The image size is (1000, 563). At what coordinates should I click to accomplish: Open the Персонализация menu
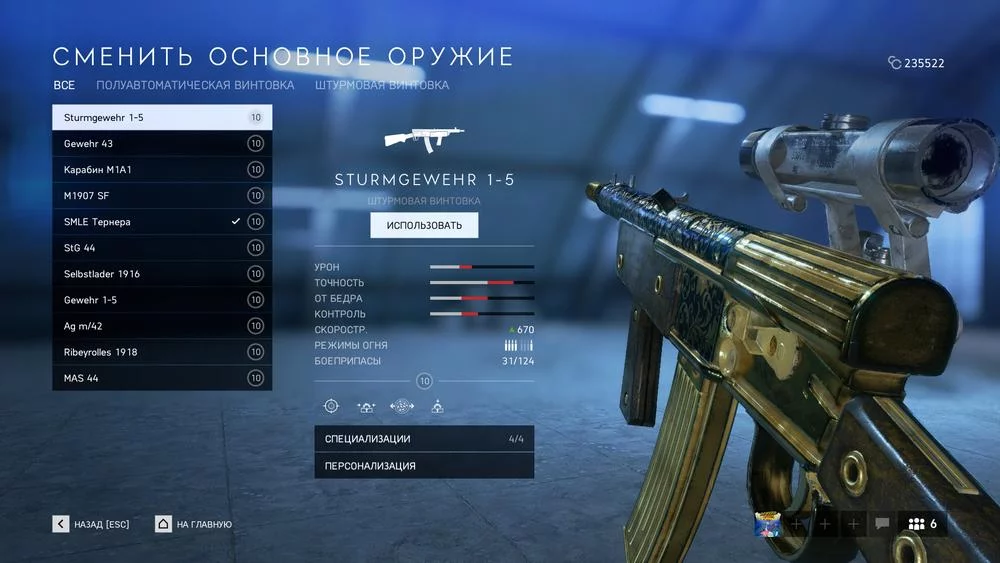[424, 465]
